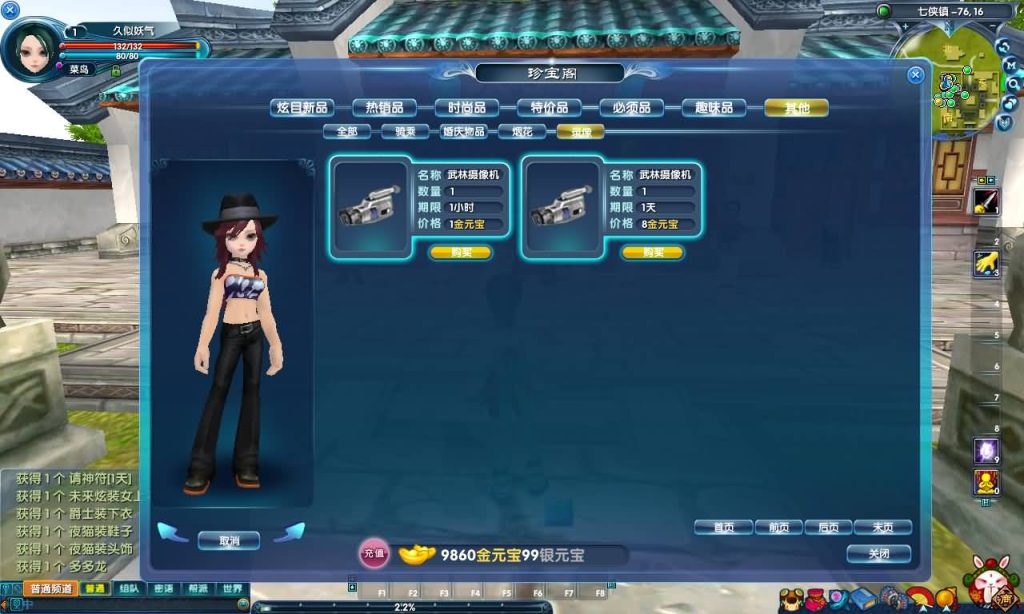Buy the 1天 武林摄像机 for 8金元宝

pos(653,253)
